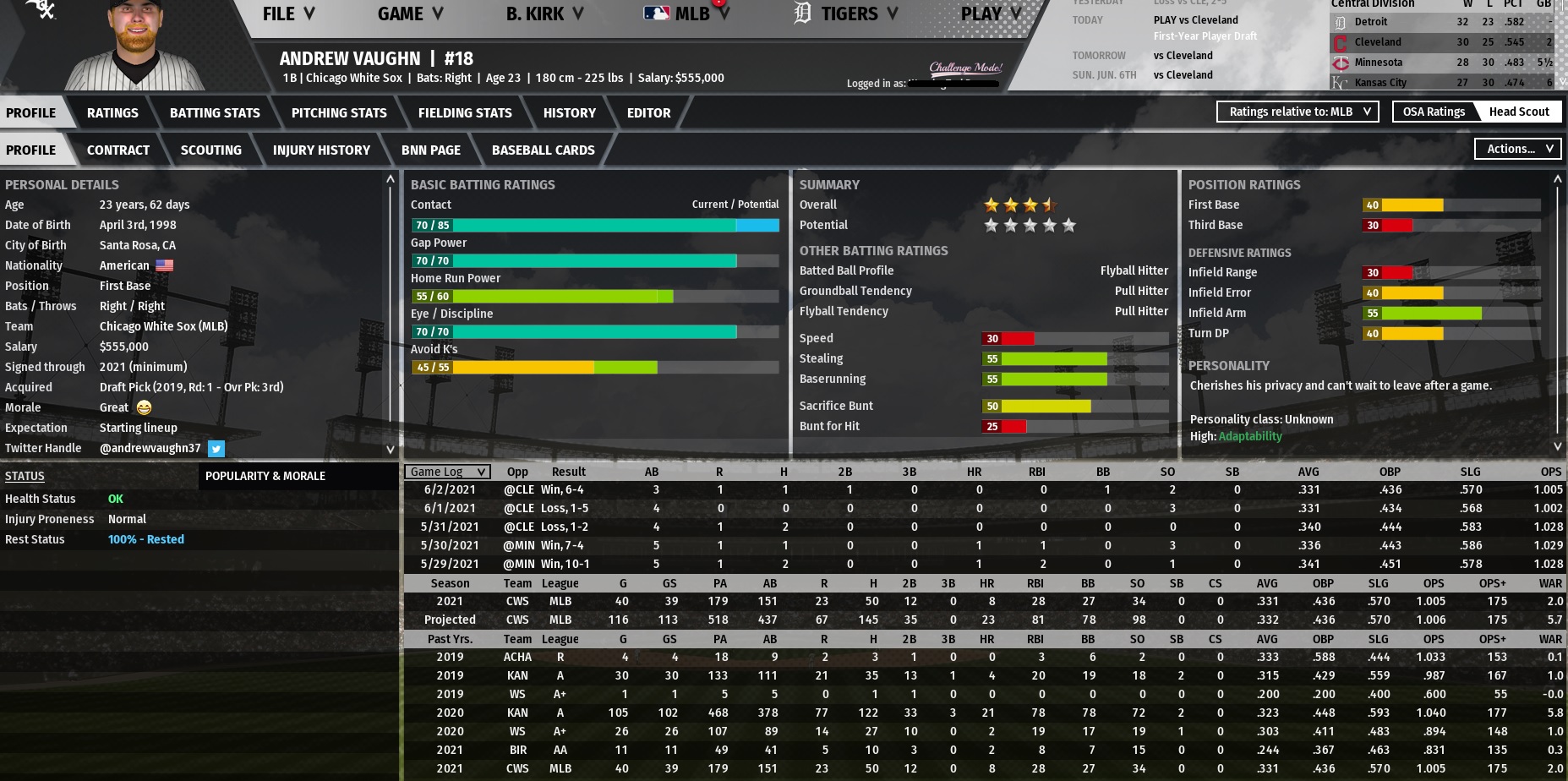Open the GAME menu
The image size is (1568, 781).
pyautogui.click(x=410, y=14)
